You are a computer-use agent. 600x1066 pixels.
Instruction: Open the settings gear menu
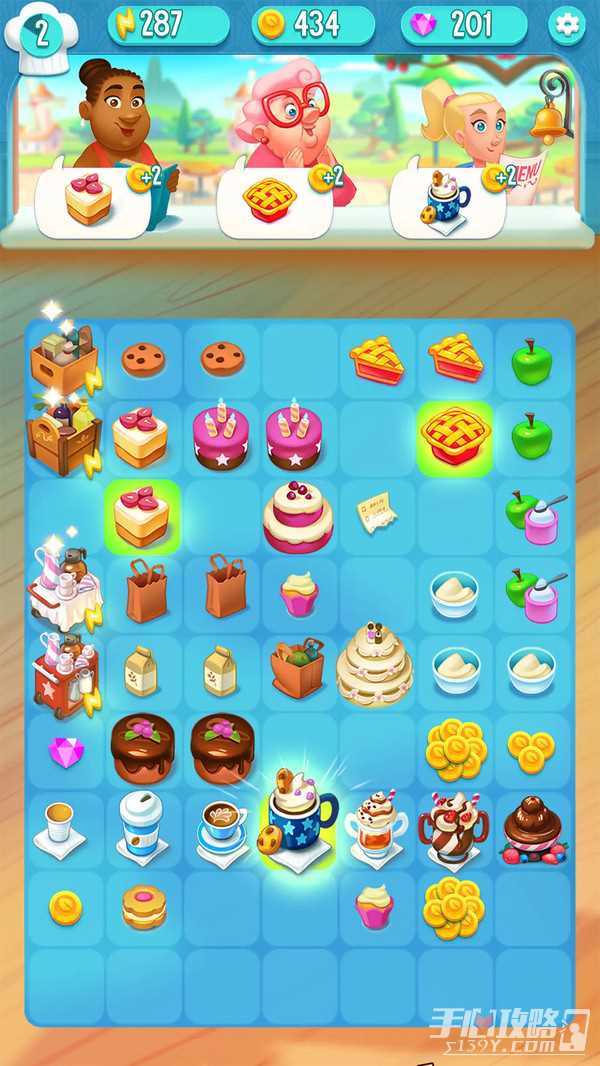coord(567,25)
